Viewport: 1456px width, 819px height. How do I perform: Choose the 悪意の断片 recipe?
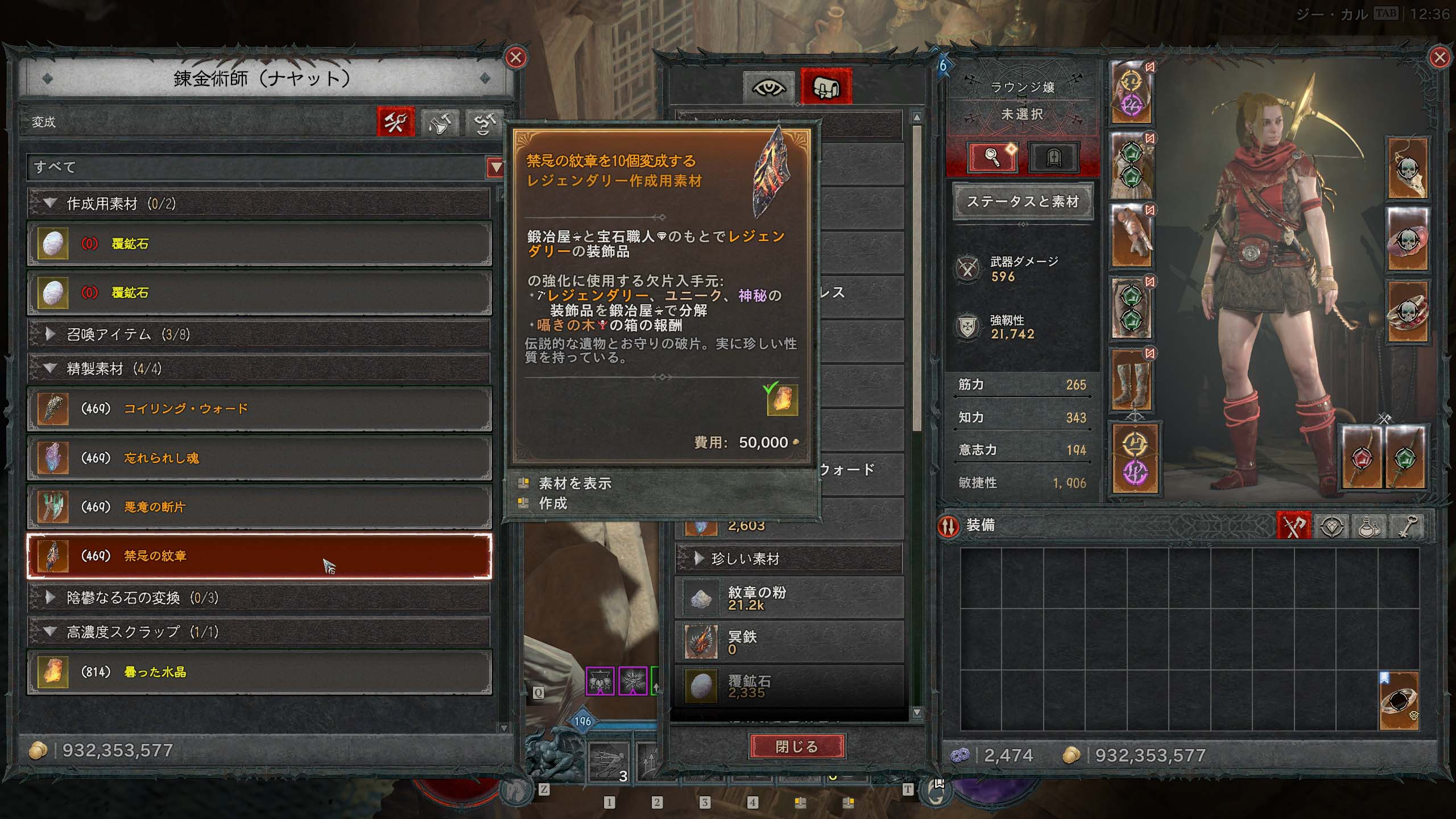tap(259, 507)
